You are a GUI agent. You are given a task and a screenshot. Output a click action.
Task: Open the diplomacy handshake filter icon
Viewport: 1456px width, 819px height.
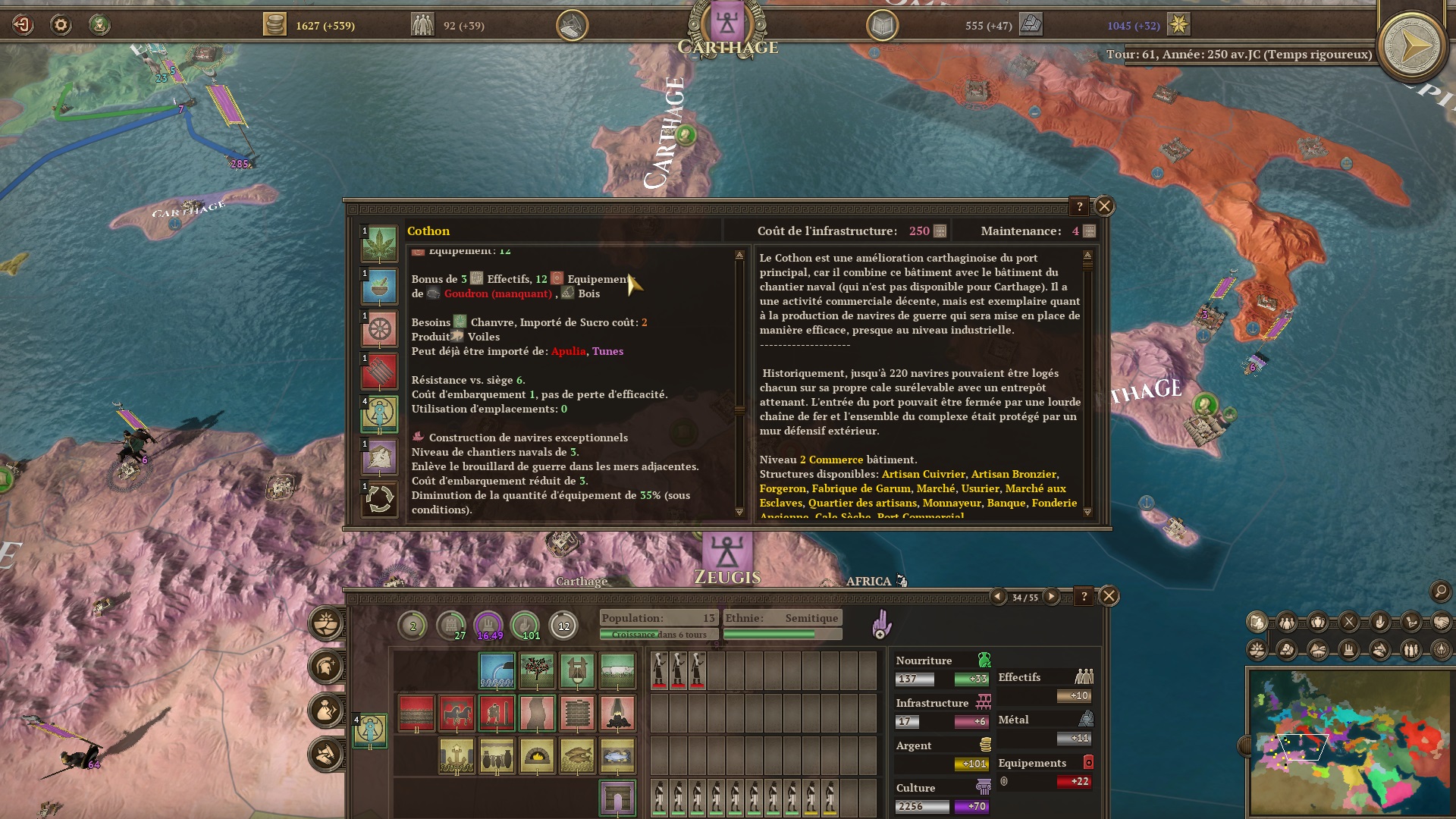click(x=1441, y=623)
